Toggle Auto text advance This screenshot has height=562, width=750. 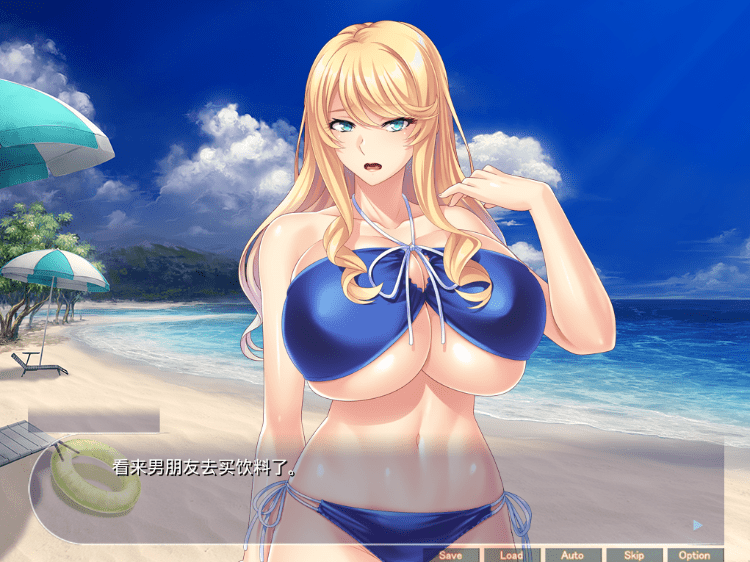click(x=572, y=555)
